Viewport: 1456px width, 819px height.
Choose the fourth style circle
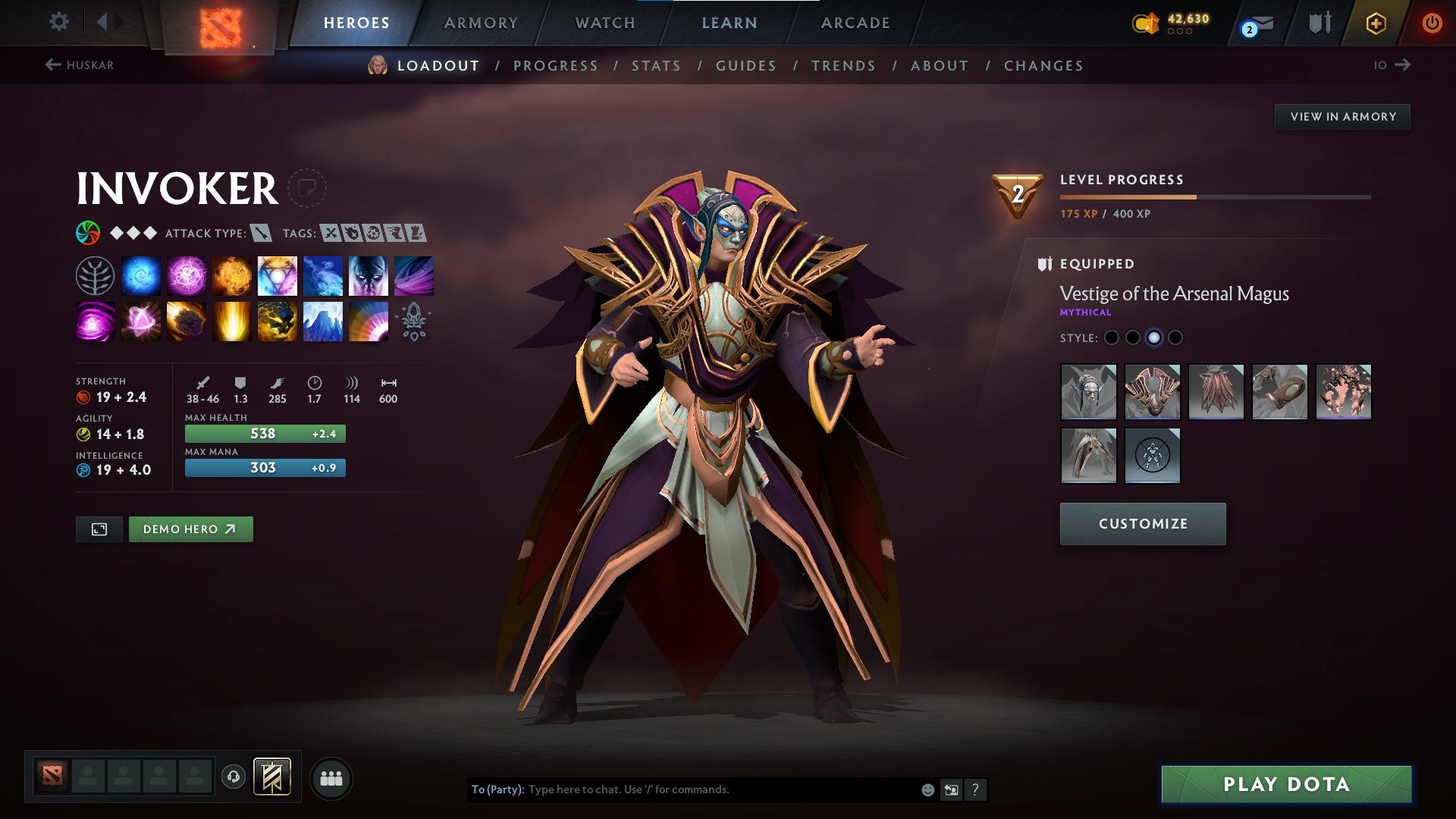point(1175,337)
